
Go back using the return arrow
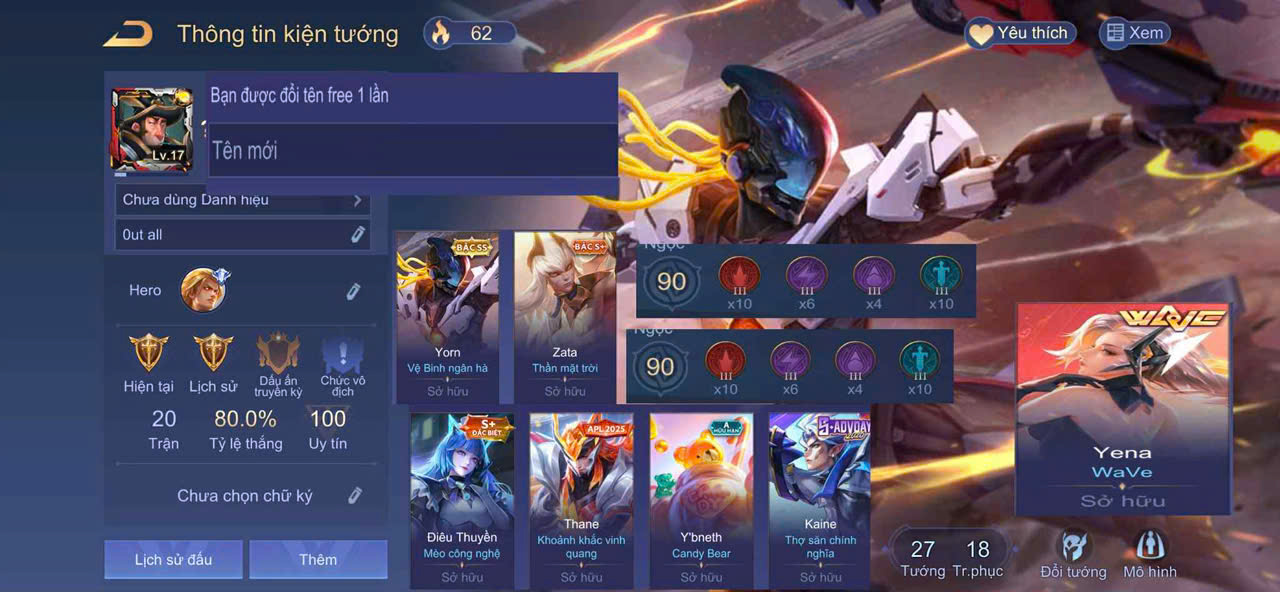[128, 34]
